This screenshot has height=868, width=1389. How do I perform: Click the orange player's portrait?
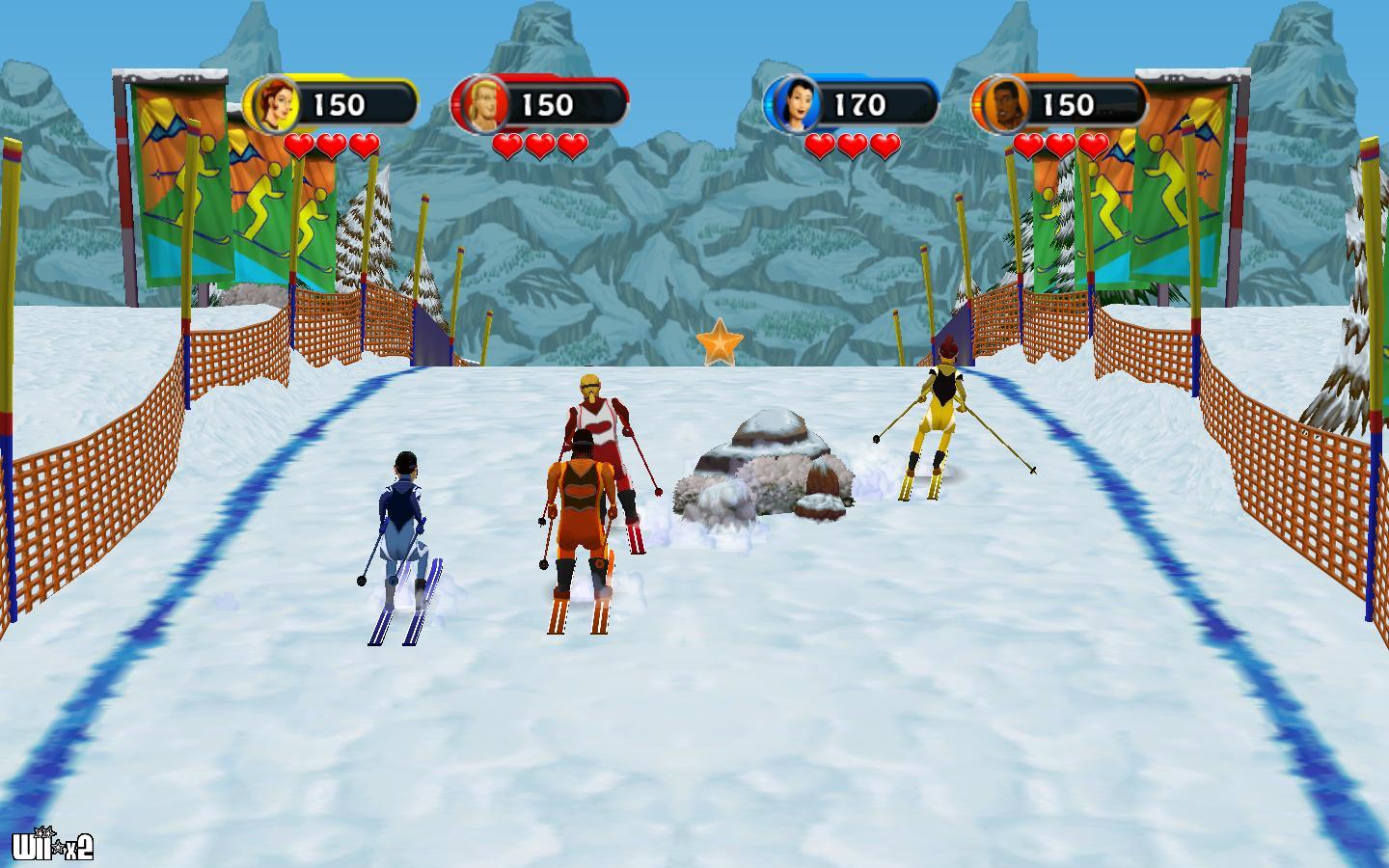tap(1002, 104)
